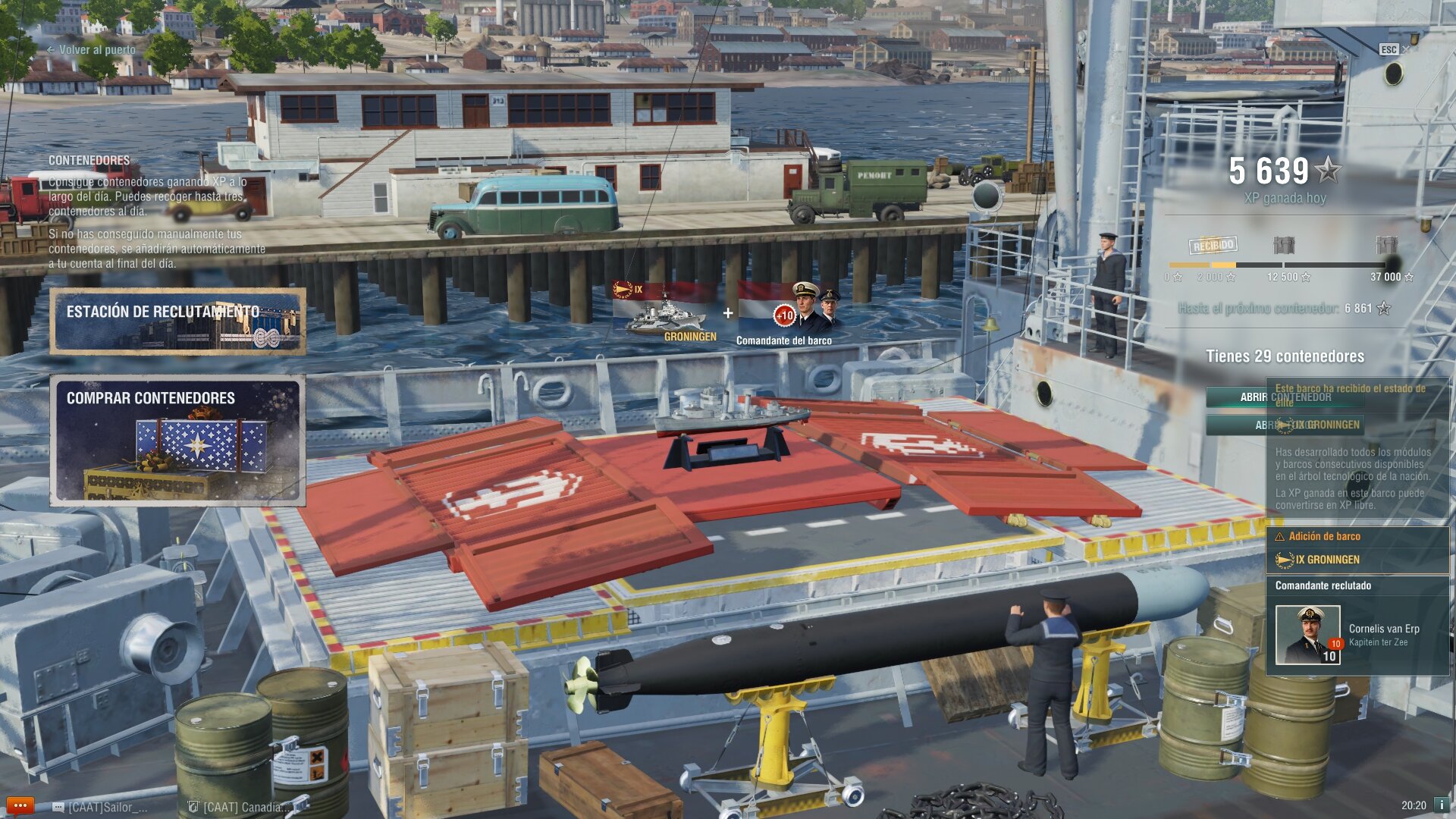The height and width of the screenshot is (819, 1456).
Task: Open the [CAAT]Sailor chat tab
Action: [x=101, y=807]
